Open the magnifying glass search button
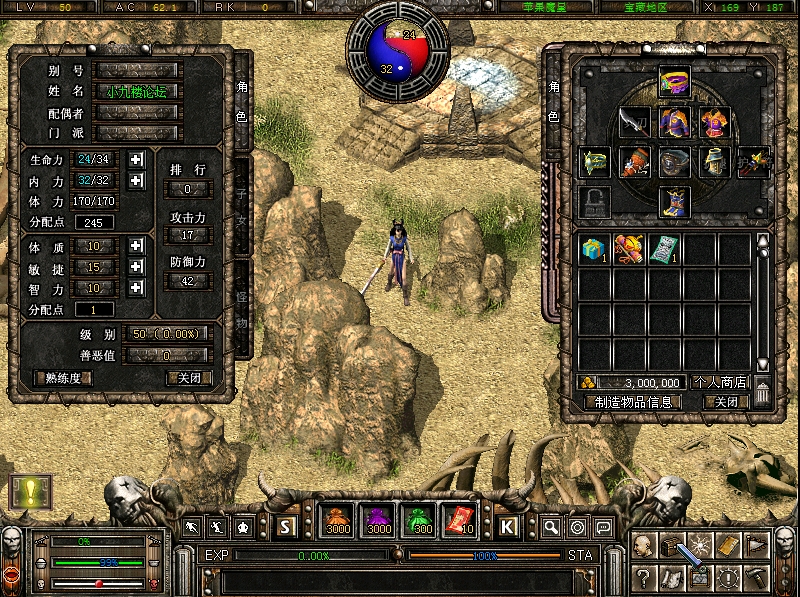800x597 pixels. coord(551,527)
